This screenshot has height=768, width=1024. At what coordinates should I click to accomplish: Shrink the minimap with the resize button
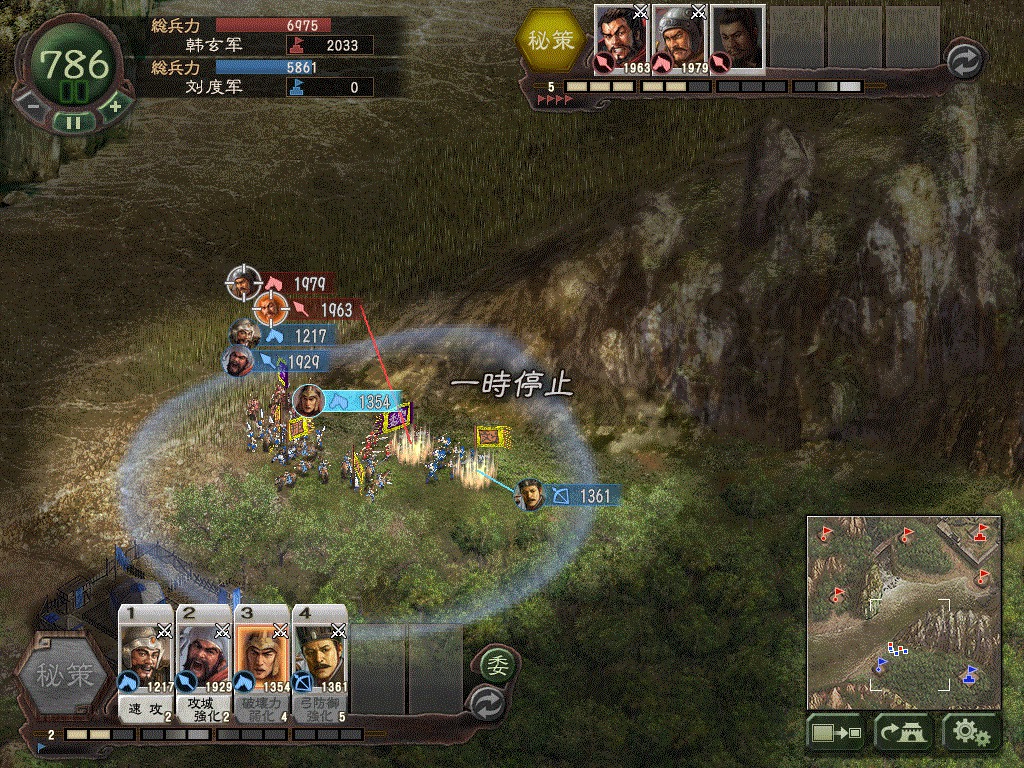pos(837,734)
